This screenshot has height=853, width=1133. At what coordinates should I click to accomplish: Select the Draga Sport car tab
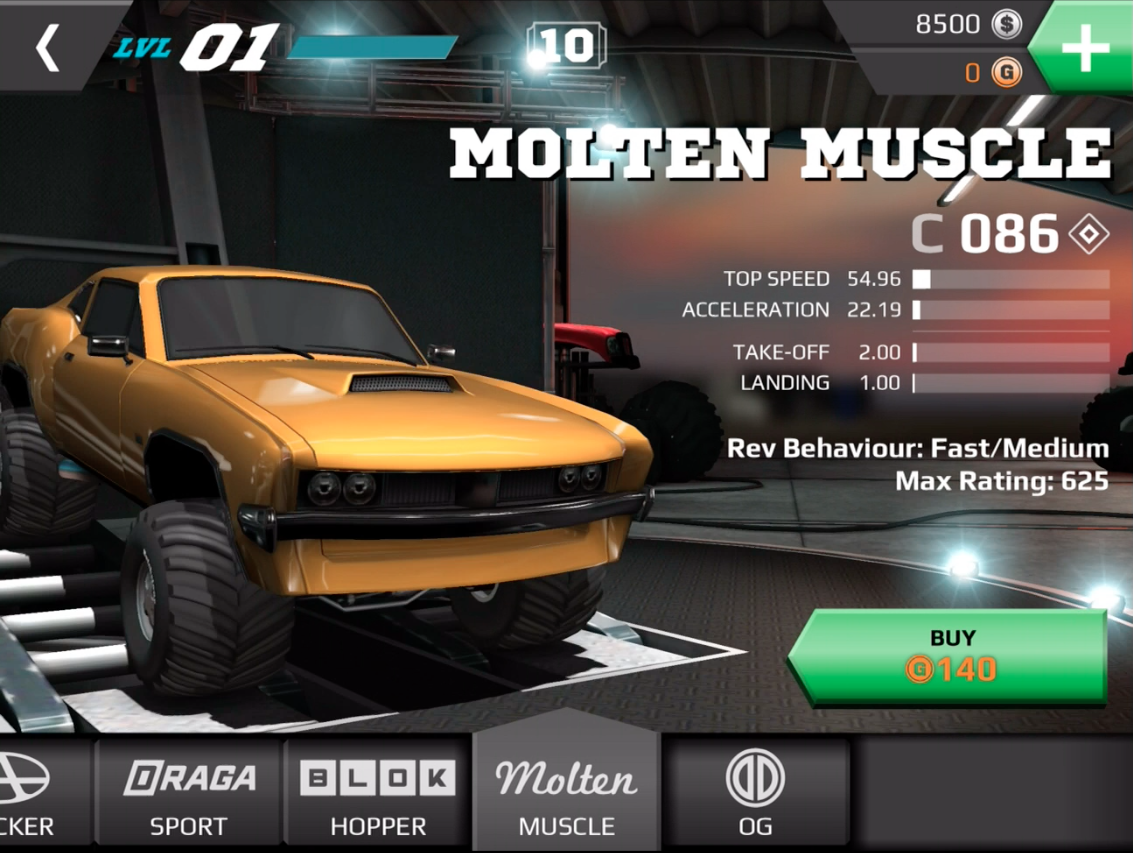pyautogui.click(x=188, y=796)
